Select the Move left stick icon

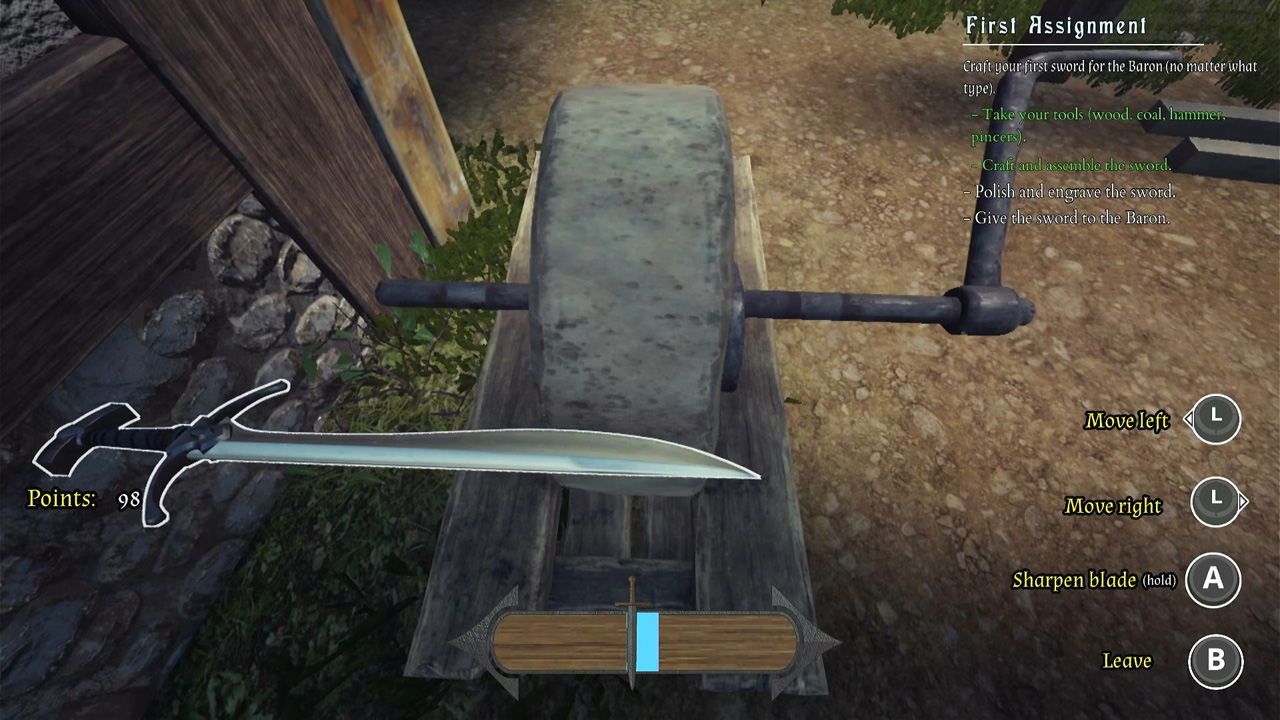tap(1215, 420)
